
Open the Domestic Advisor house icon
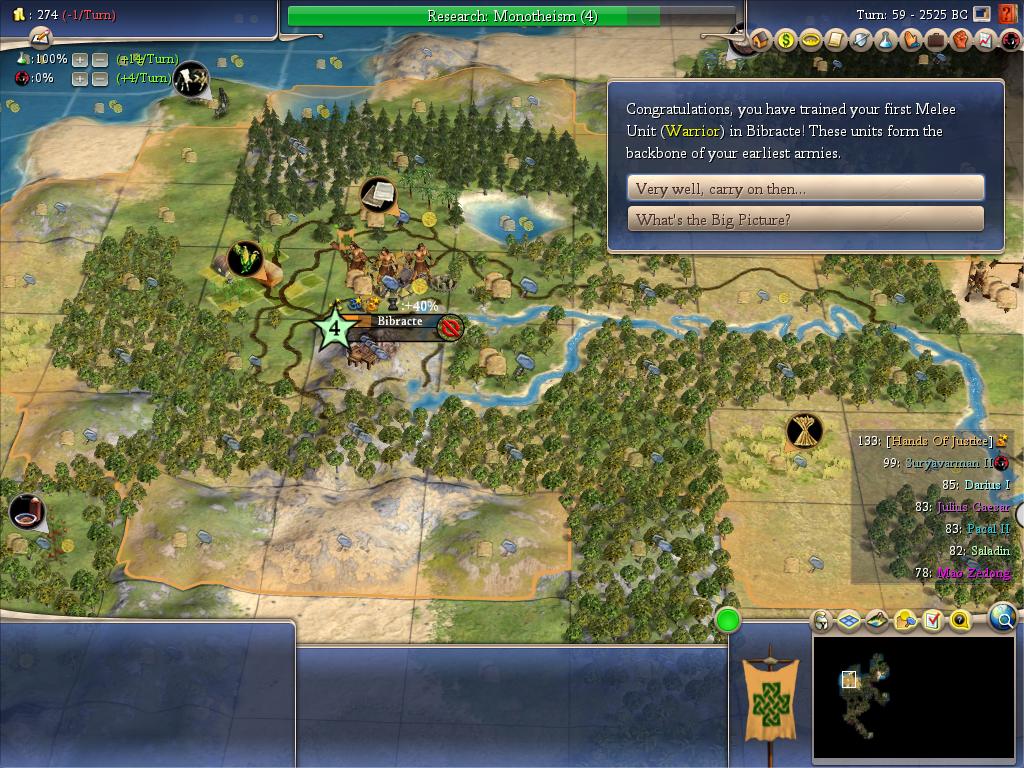[x=761, y=40]
